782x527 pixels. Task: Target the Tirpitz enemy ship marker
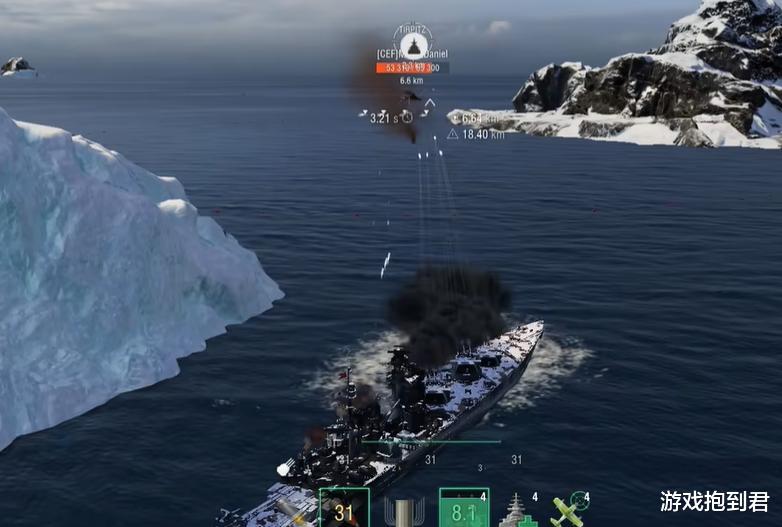412,46
